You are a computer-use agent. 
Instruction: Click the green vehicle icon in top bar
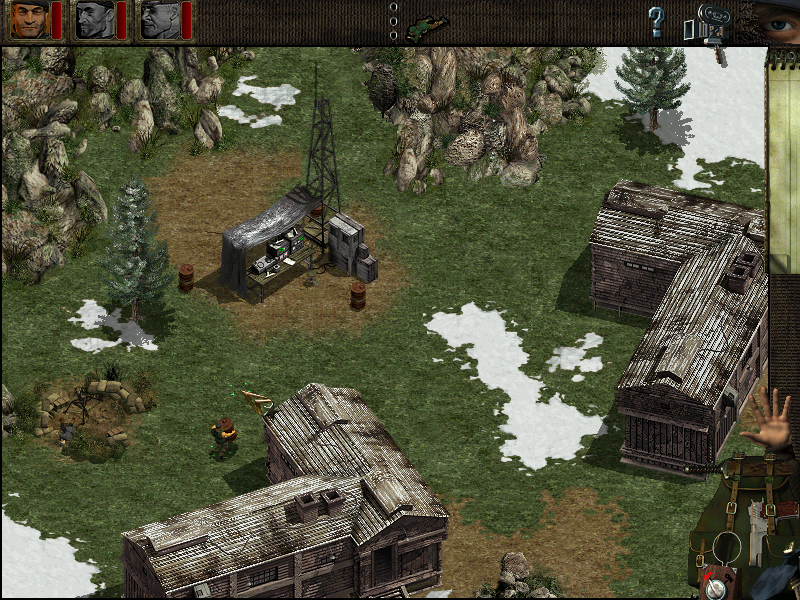click(428, 20)
